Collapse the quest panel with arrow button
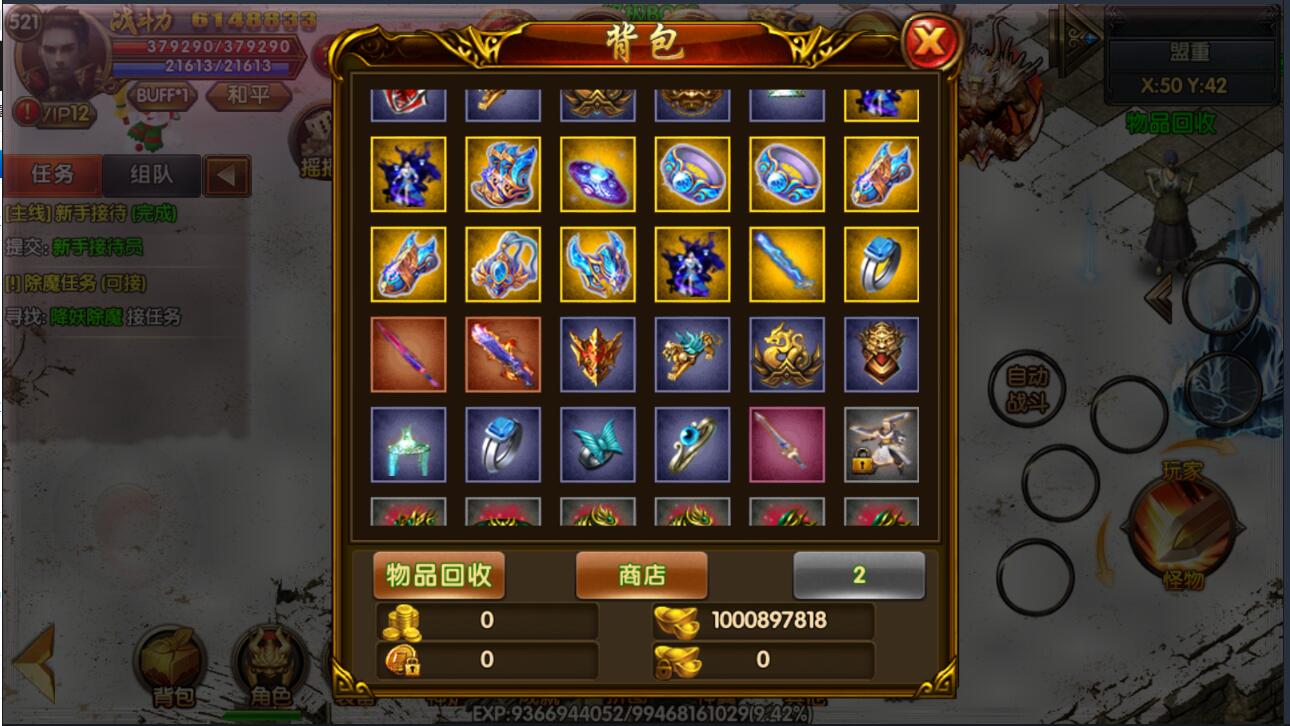Image resolution: width=1290 pixels, height=726 pixels. click(x=227, y=176)
